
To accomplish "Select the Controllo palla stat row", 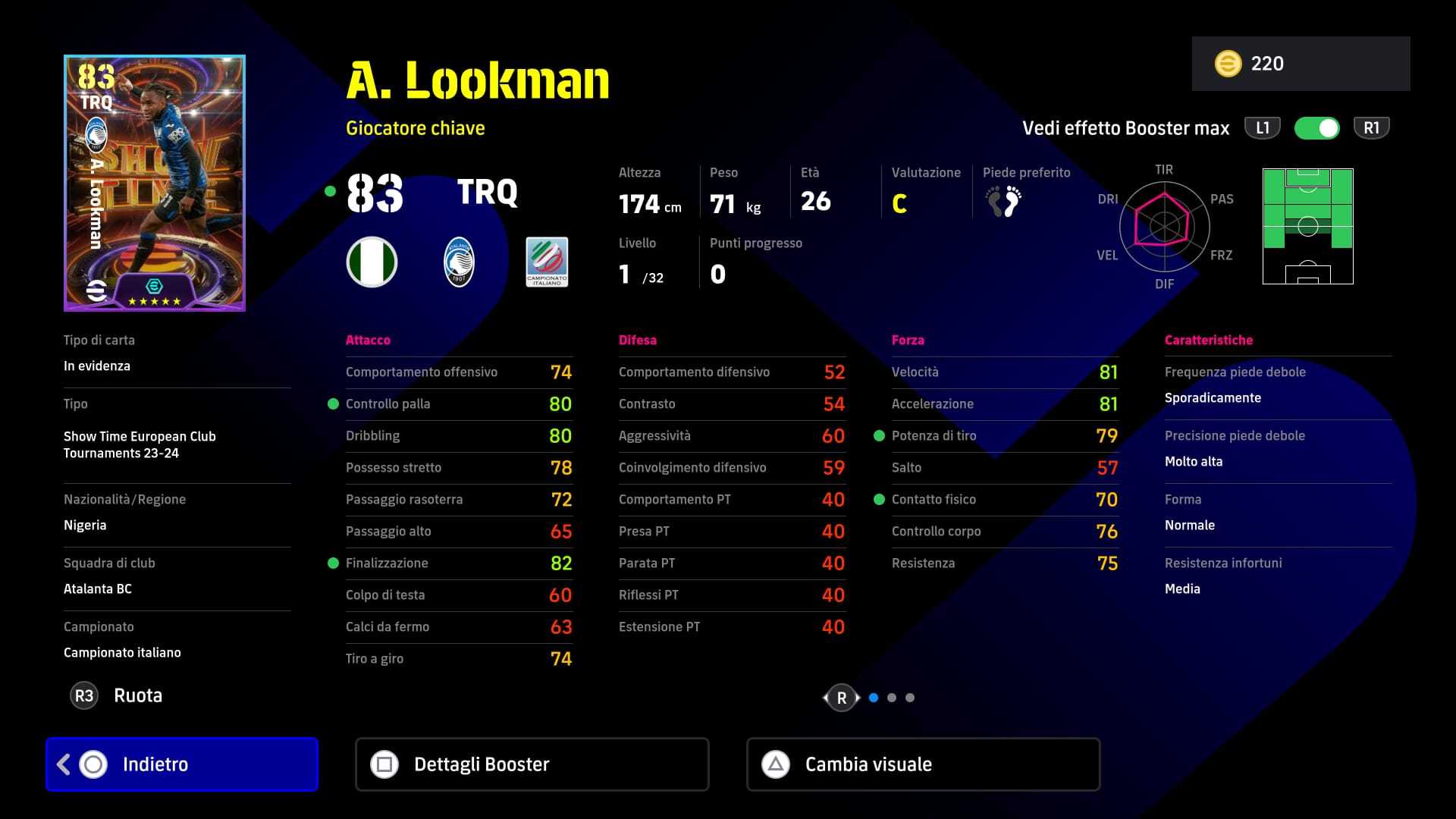I will click(x=459, y=404).
